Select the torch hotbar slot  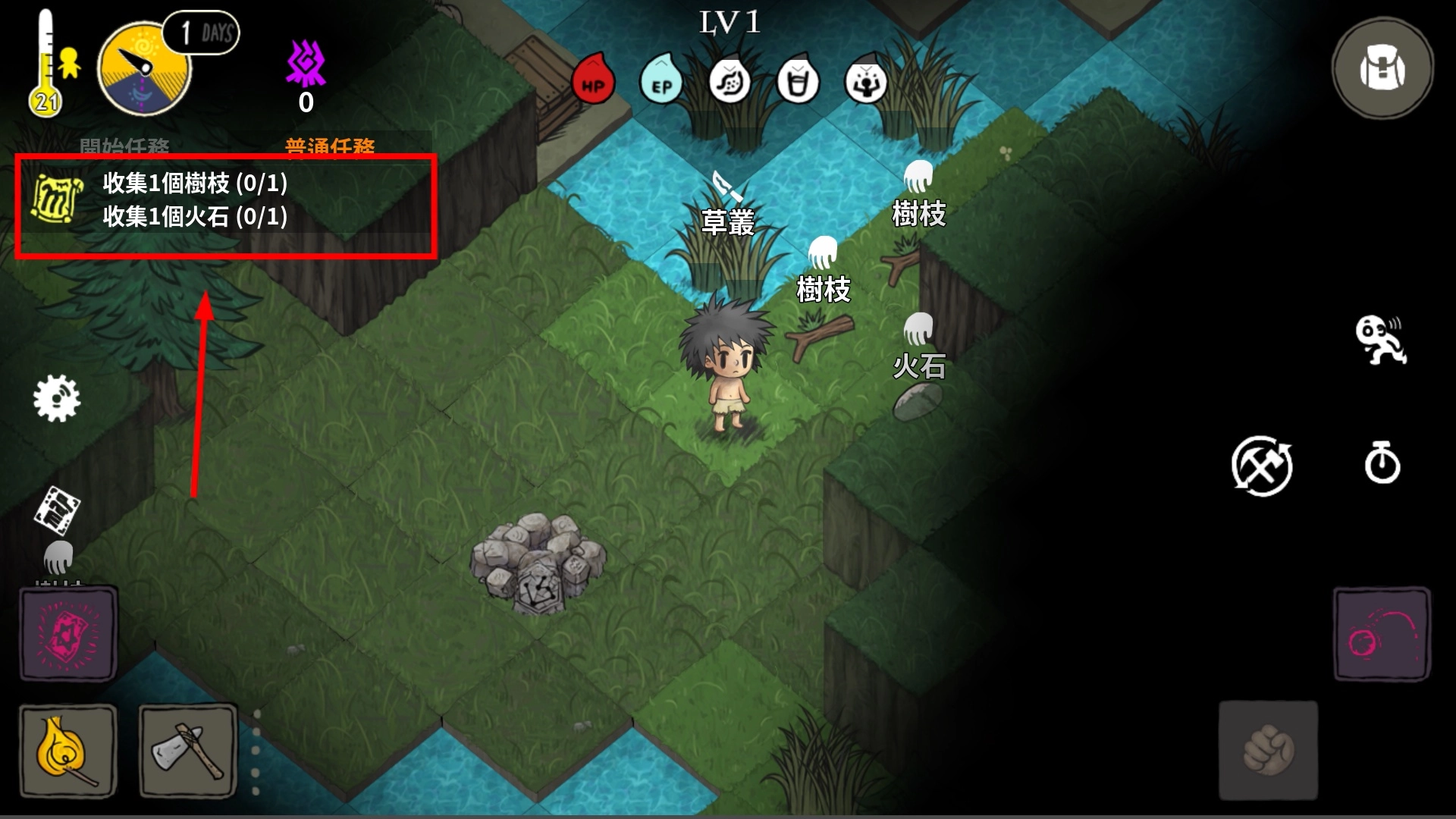pyautogui.click(x=67, y=751)
